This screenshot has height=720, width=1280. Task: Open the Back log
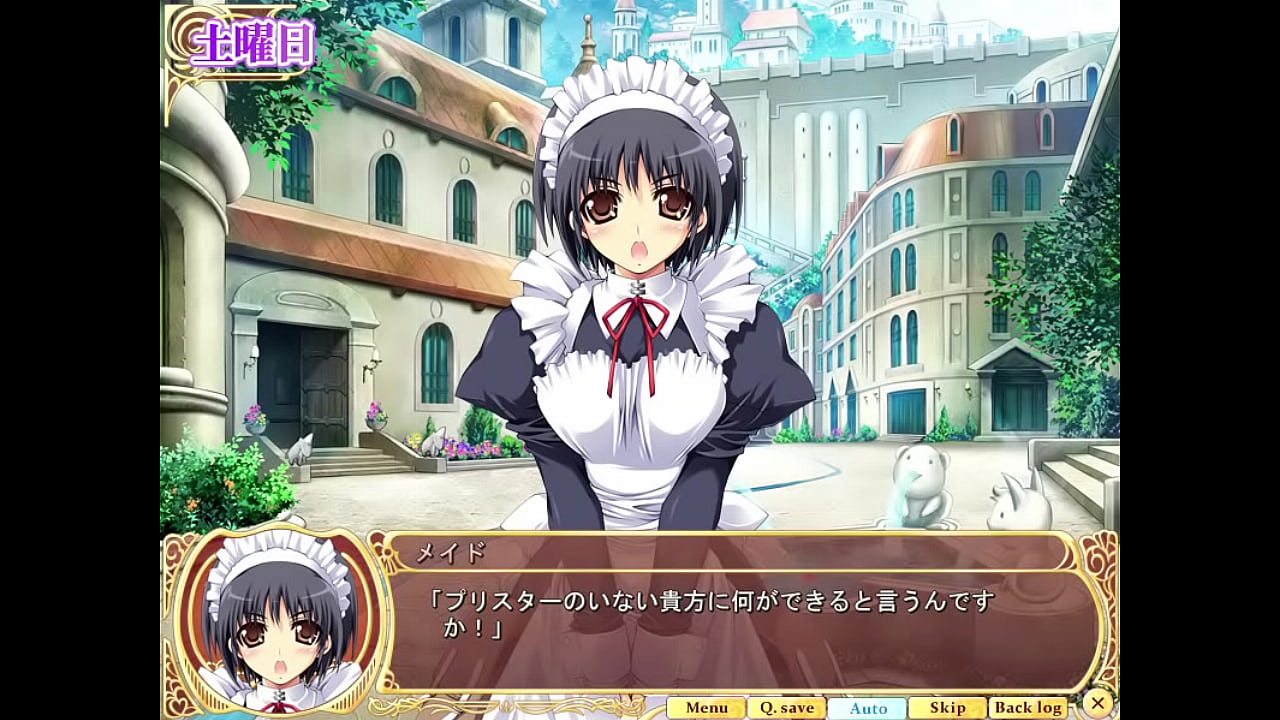[1028, 708]
